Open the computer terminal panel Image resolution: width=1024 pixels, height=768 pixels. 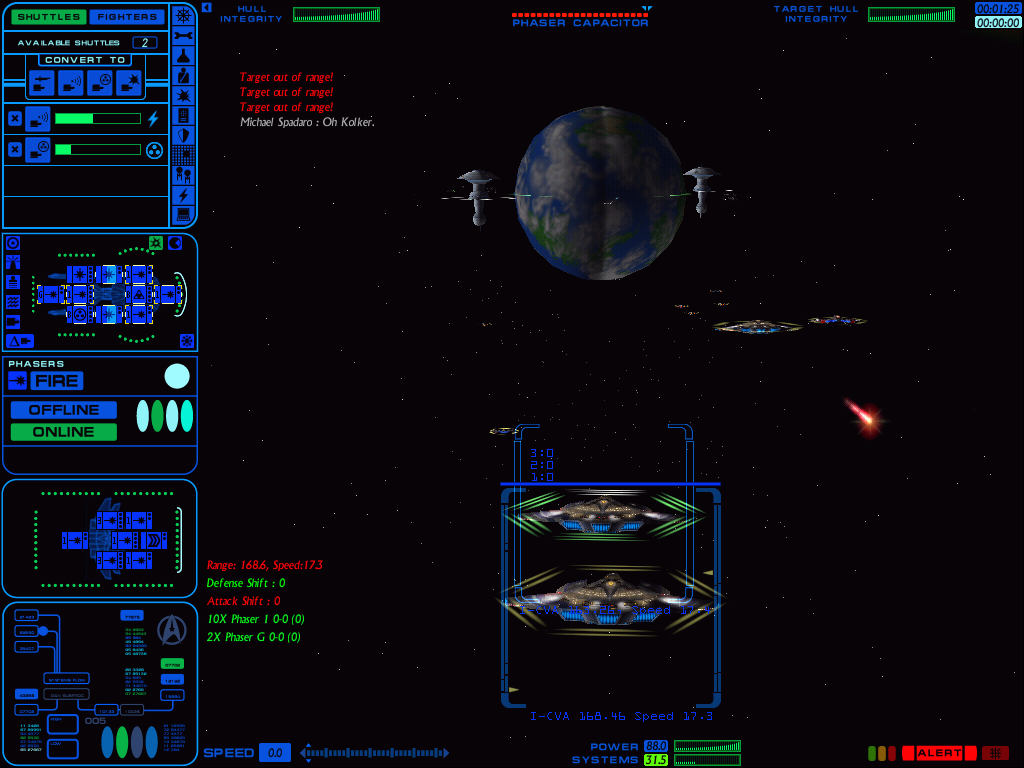click(183, 214)
